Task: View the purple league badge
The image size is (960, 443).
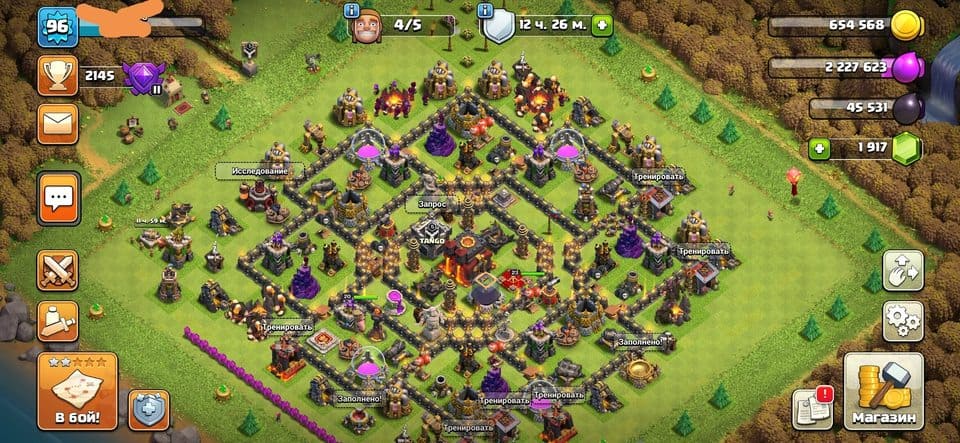Action: pyautogui.click(x=146, y=76)
